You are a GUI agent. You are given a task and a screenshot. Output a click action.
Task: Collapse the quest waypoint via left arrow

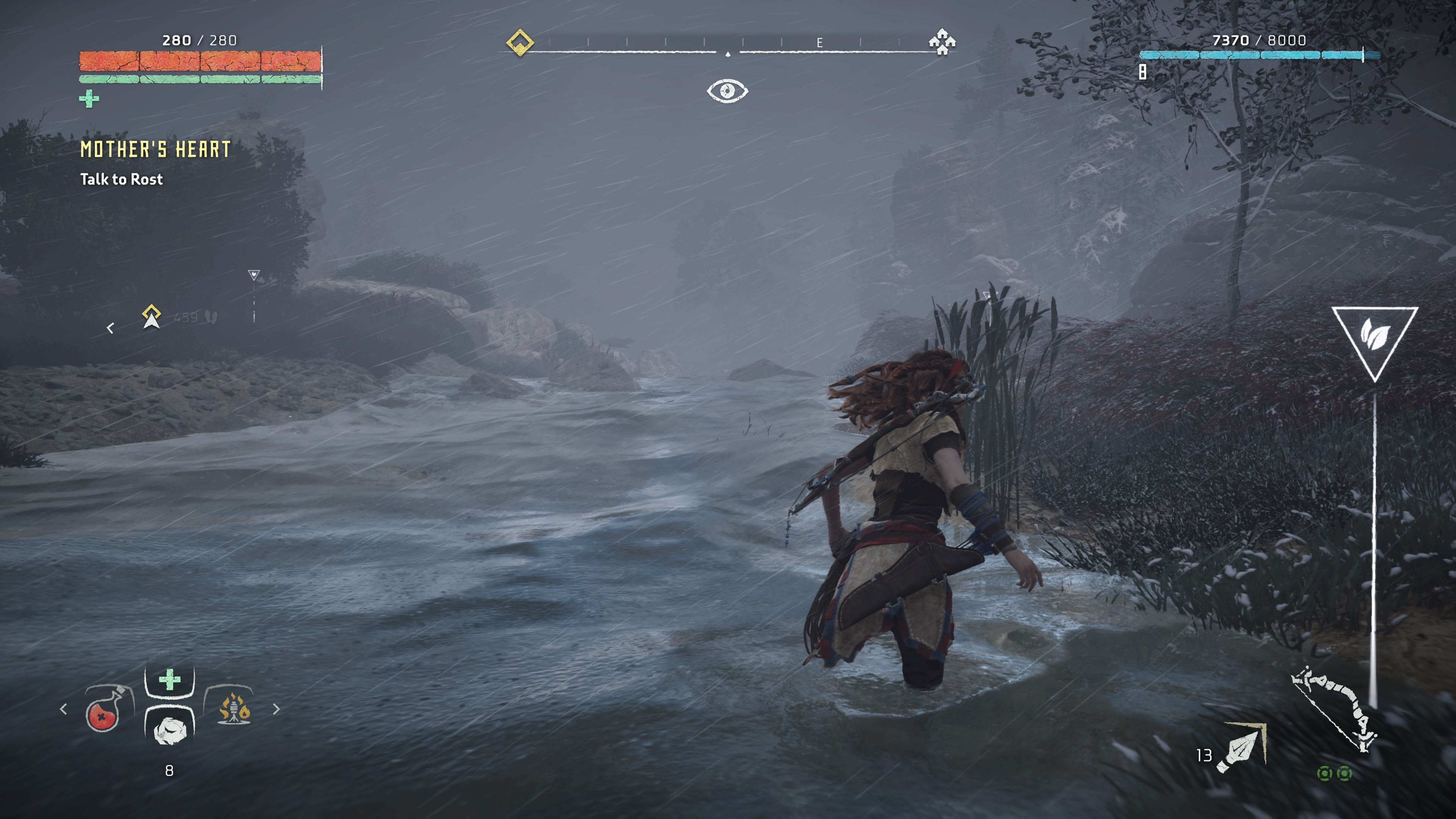point(111,328)
